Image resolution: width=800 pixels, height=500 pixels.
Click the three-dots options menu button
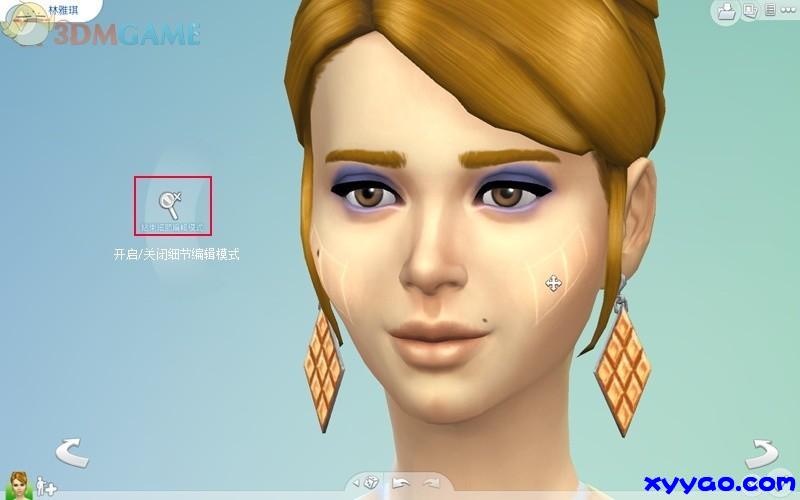coord(787,11)
